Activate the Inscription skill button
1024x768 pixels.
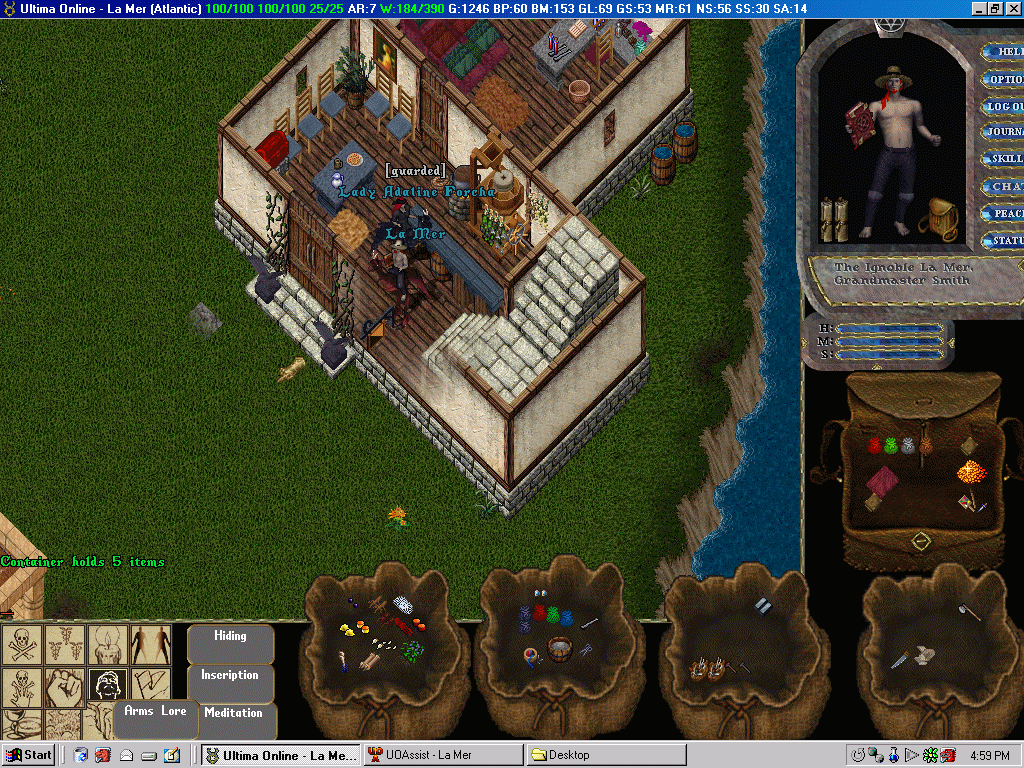[x=230, y=676]
